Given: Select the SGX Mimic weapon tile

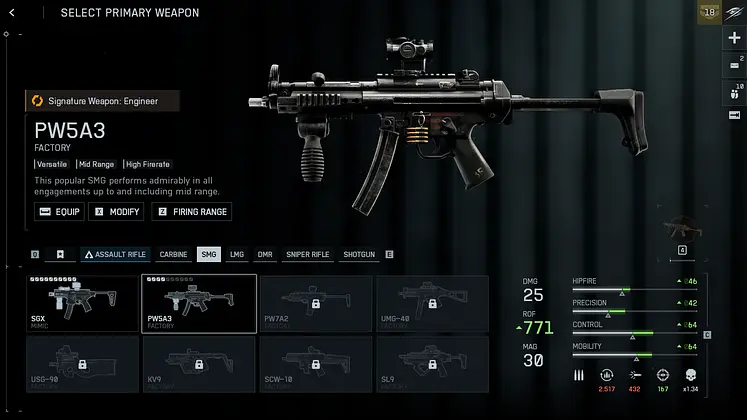Looking at the screenshot, I should point(81,304).
